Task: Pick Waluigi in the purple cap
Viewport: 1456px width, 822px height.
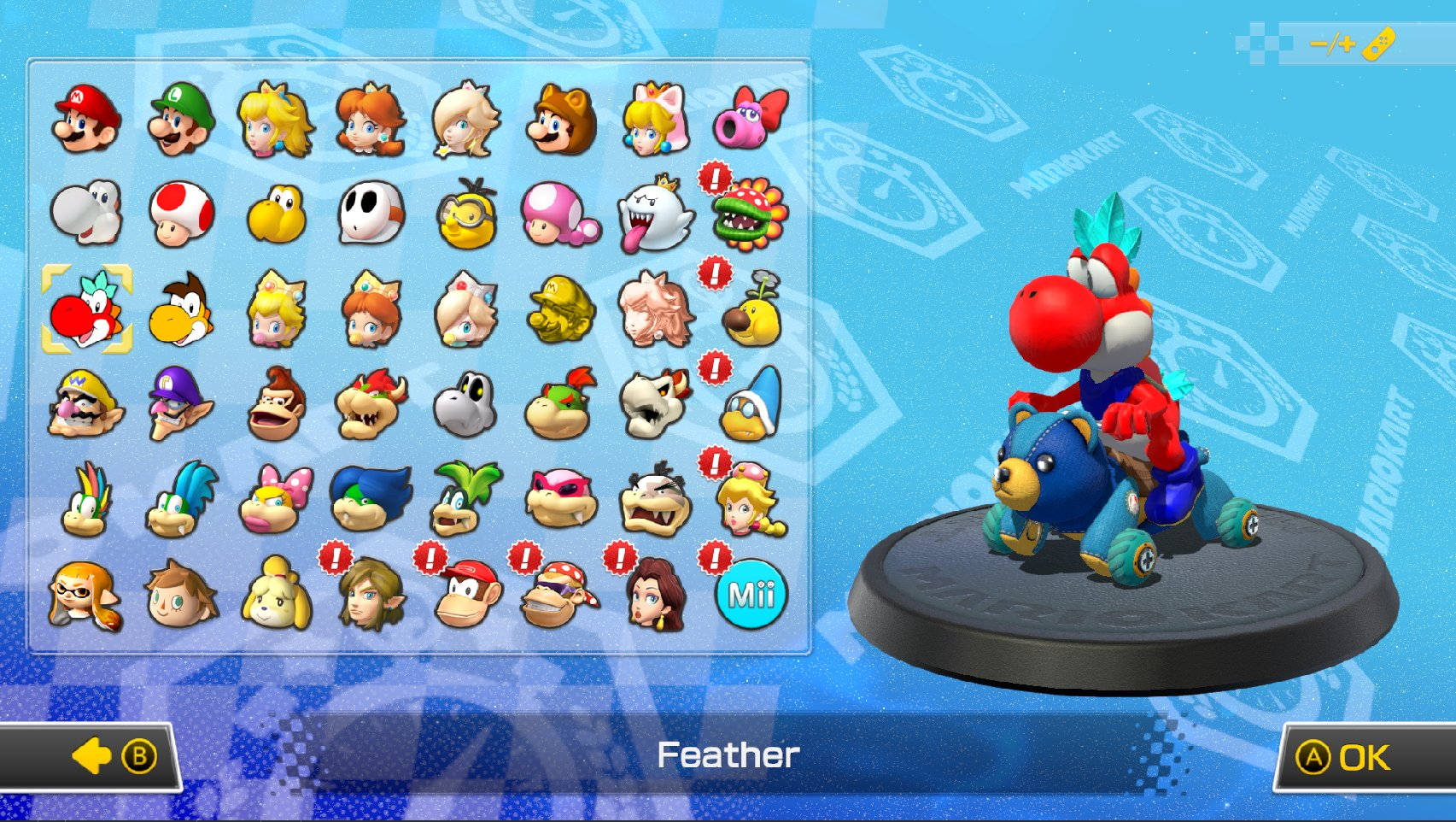Action: (x=181, y=404)
